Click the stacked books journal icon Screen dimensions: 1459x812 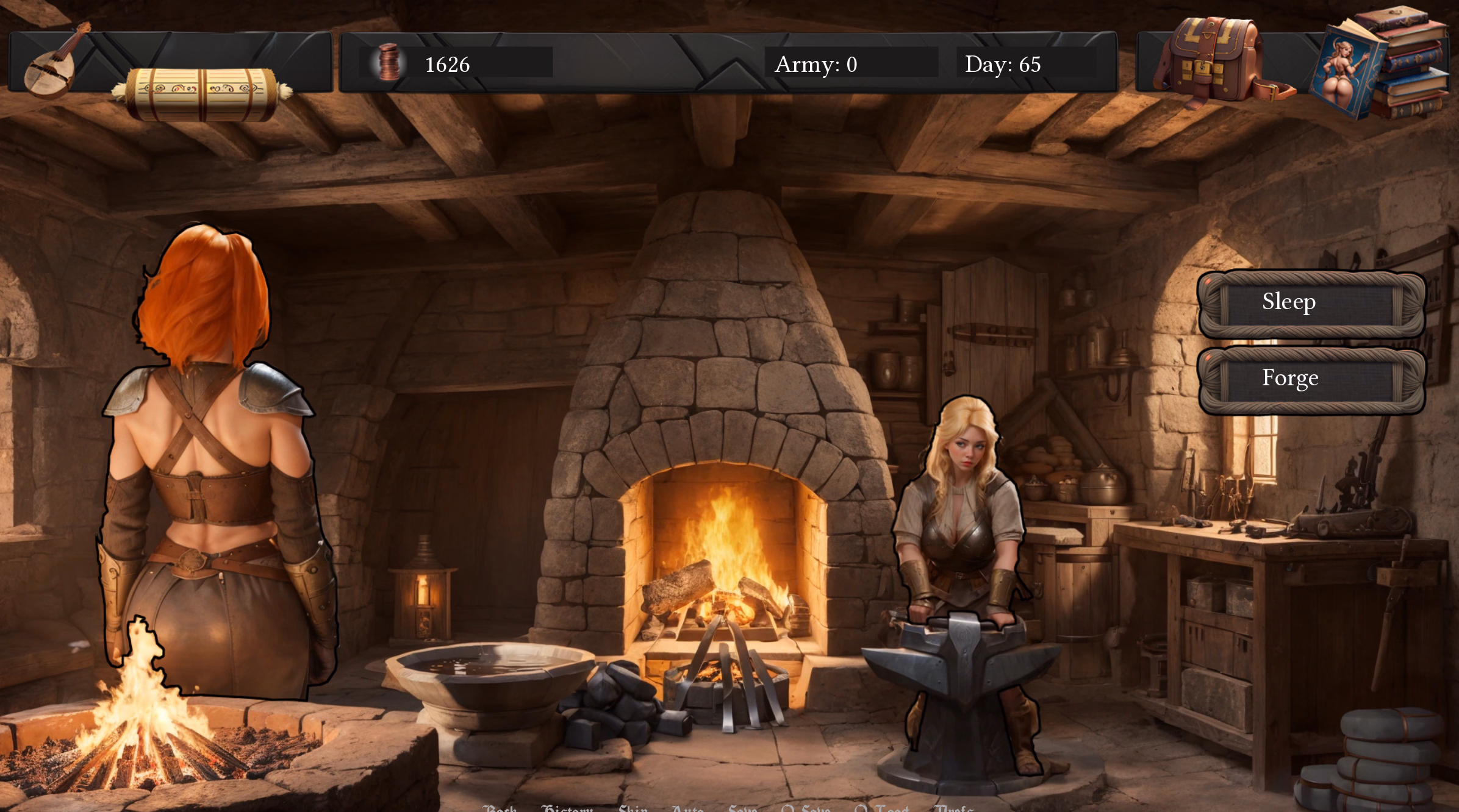1415,61
